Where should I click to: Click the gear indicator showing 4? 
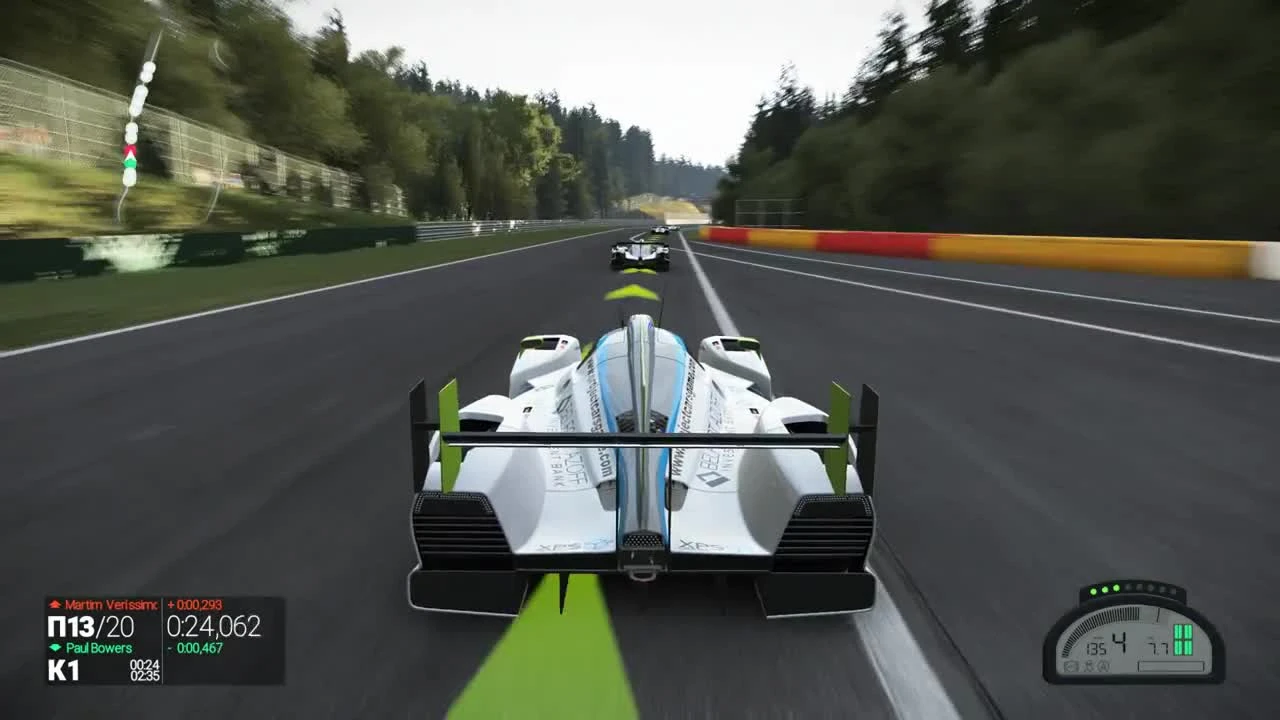(x=1120, y=640)
